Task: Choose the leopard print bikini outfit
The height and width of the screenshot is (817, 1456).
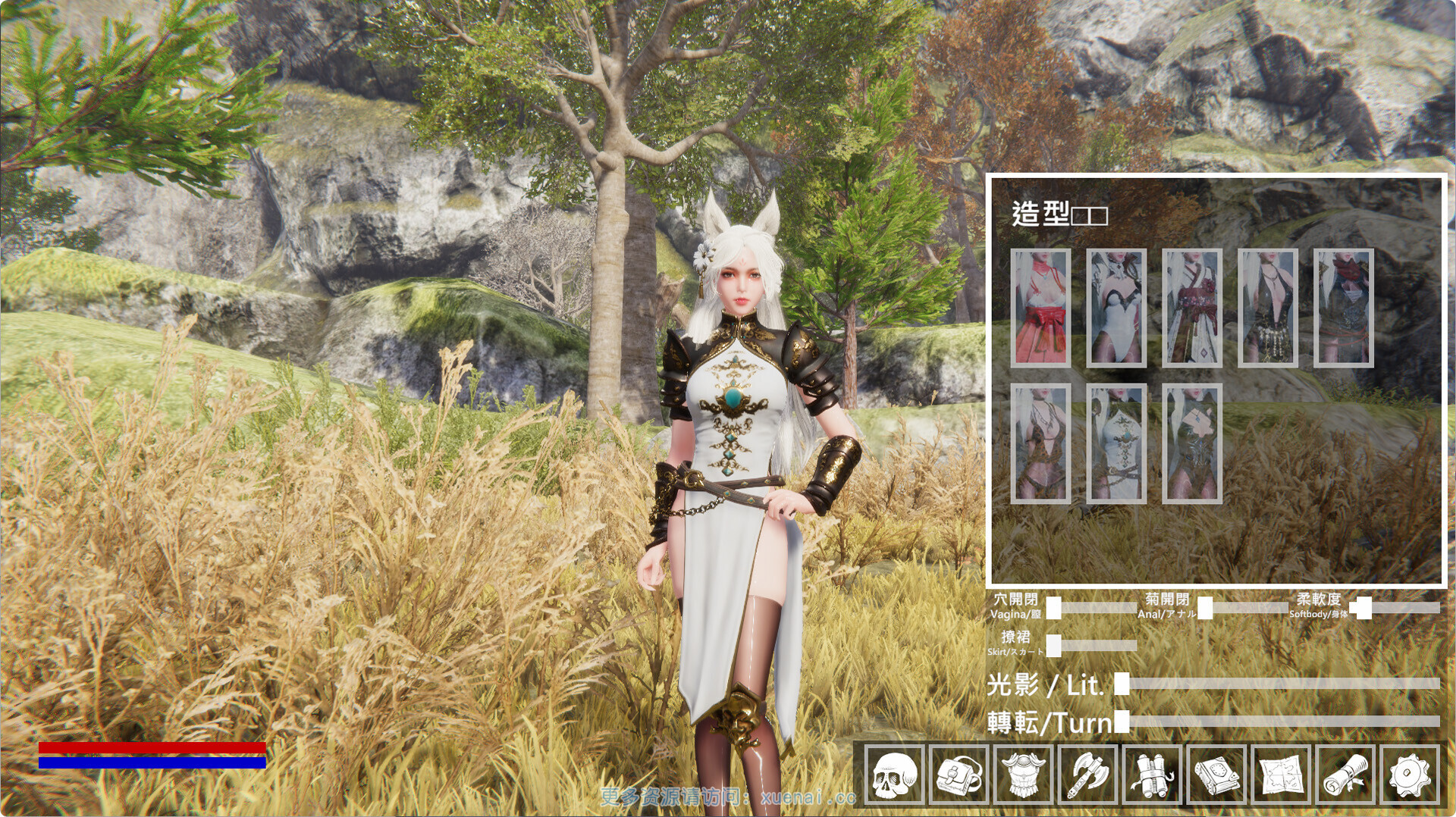Action: (1040, 443)
